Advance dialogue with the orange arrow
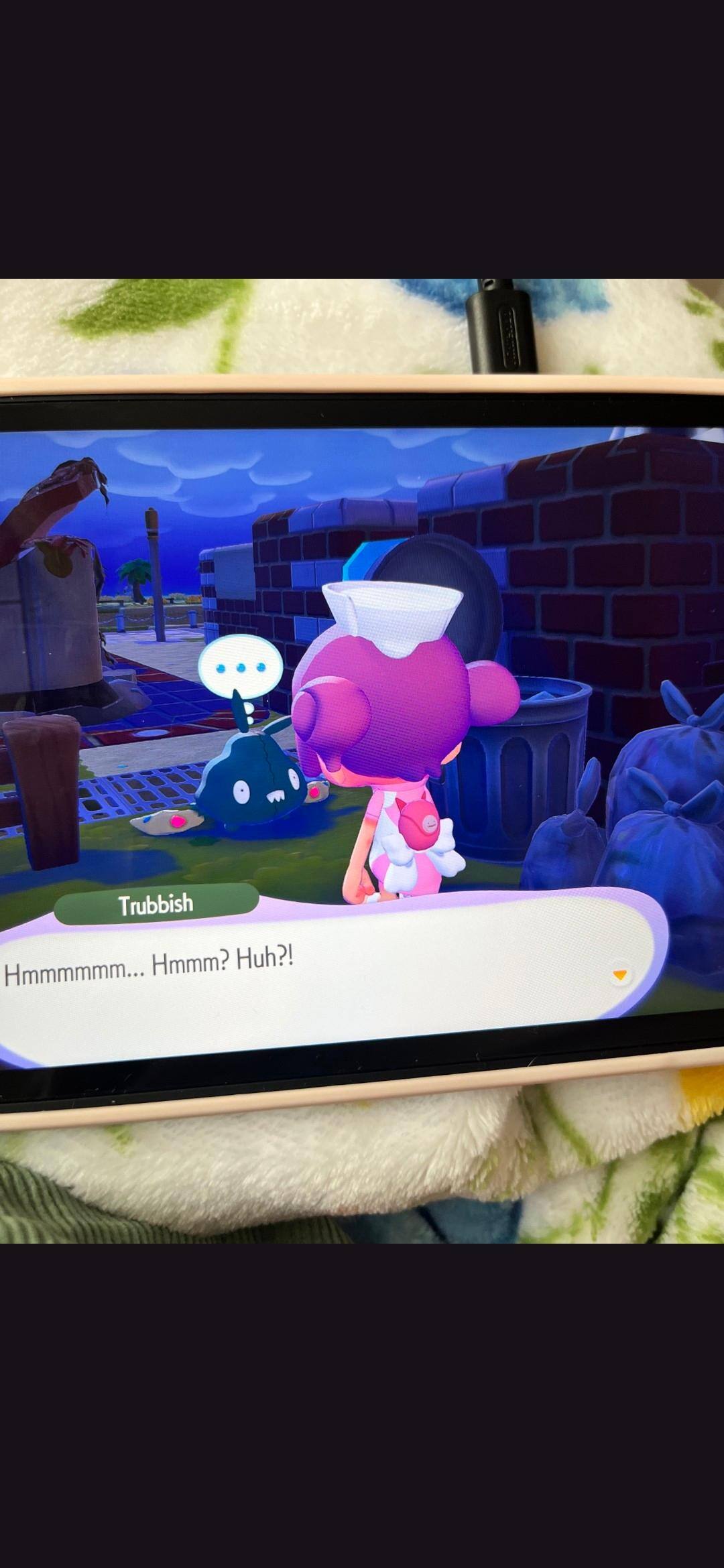 coord(620,975)
